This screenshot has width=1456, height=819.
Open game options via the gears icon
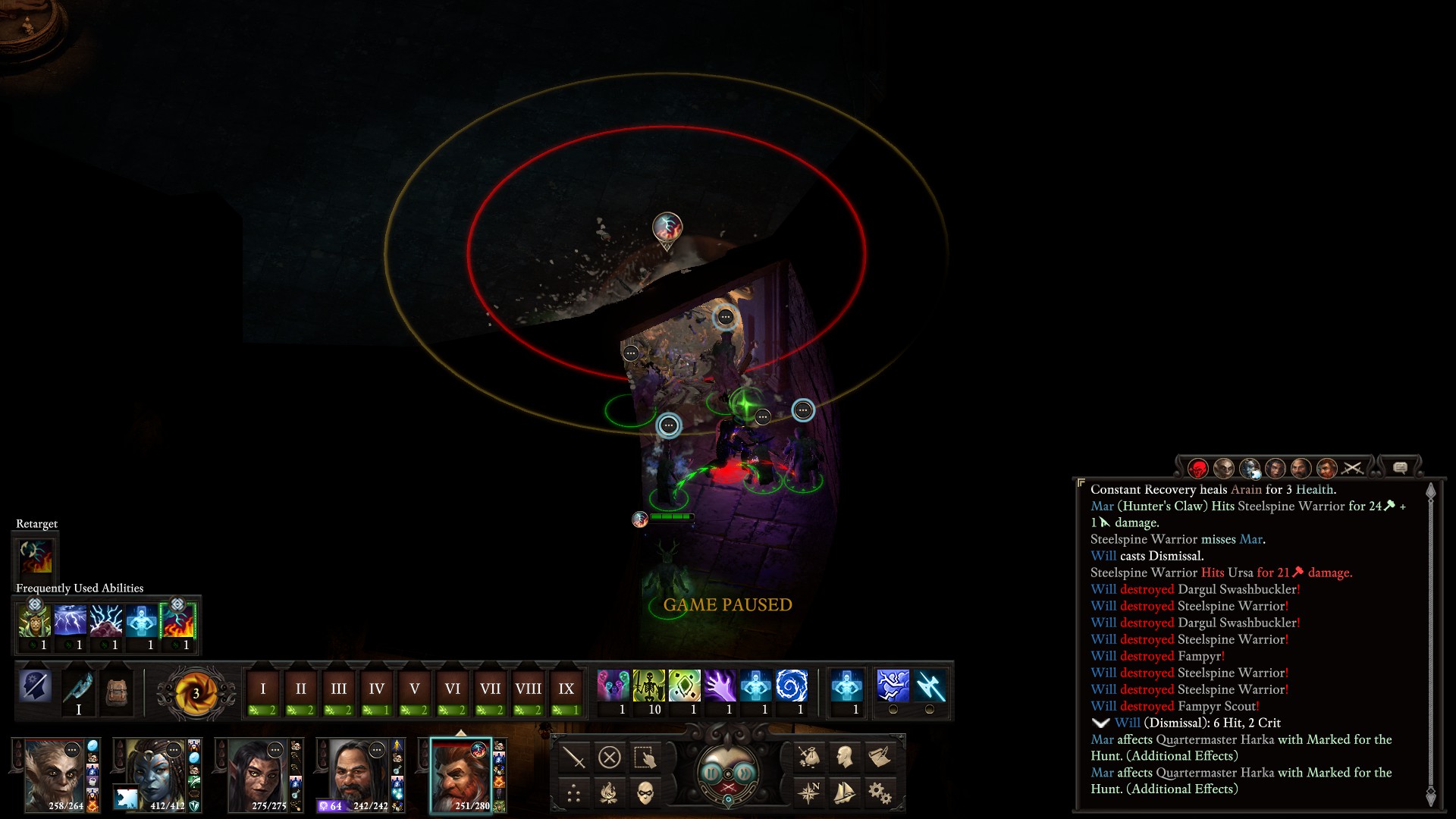[x=880, y=793]
